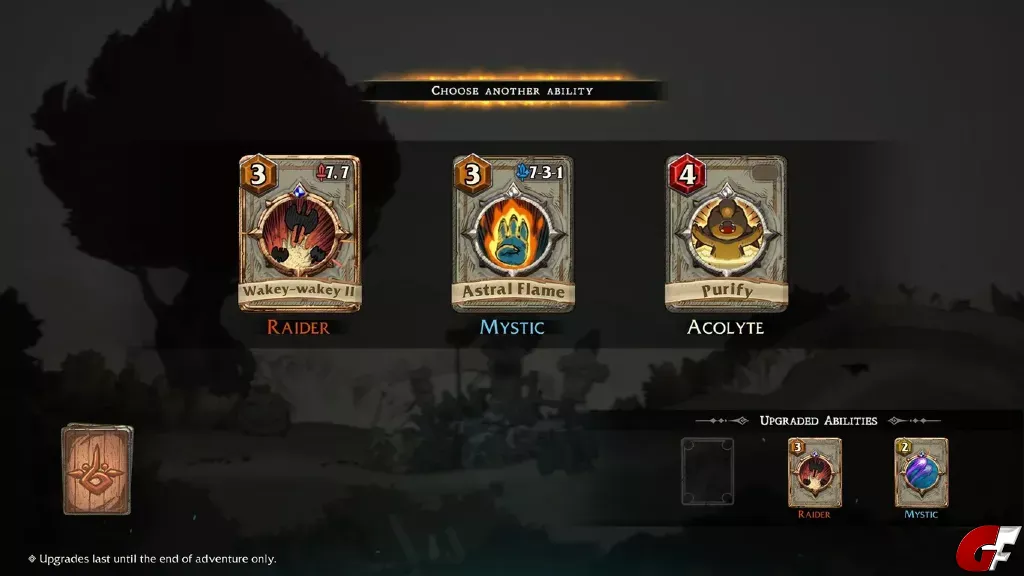Open the wooden card deck

point(97,470)
